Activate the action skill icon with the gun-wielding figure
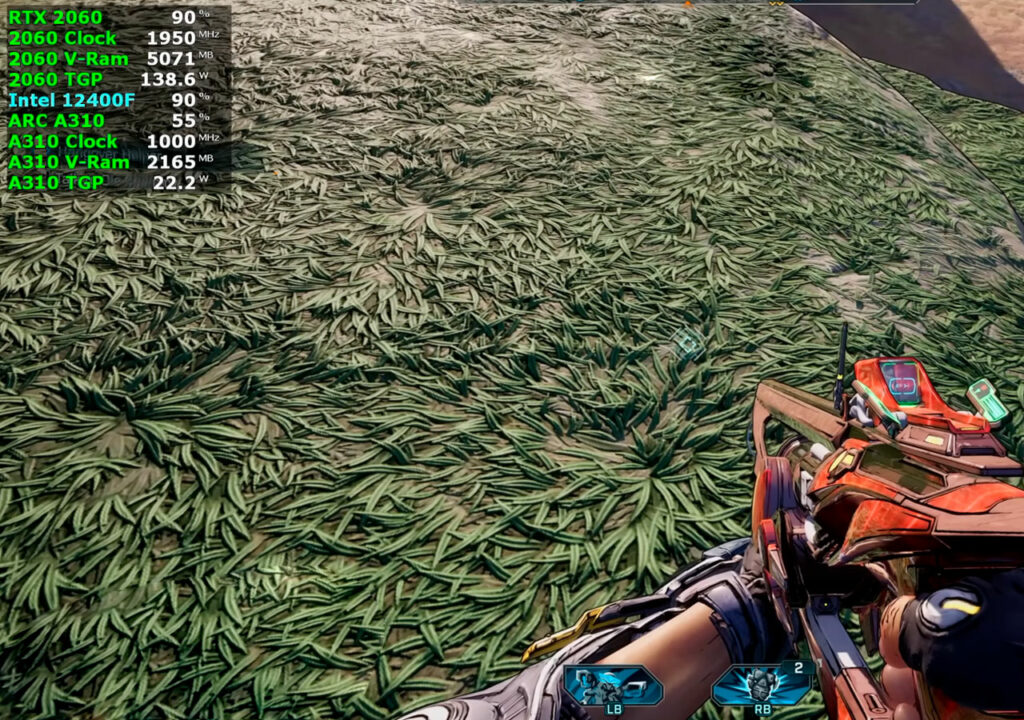This screenshot has width=1024, height=720. point(612,686)
